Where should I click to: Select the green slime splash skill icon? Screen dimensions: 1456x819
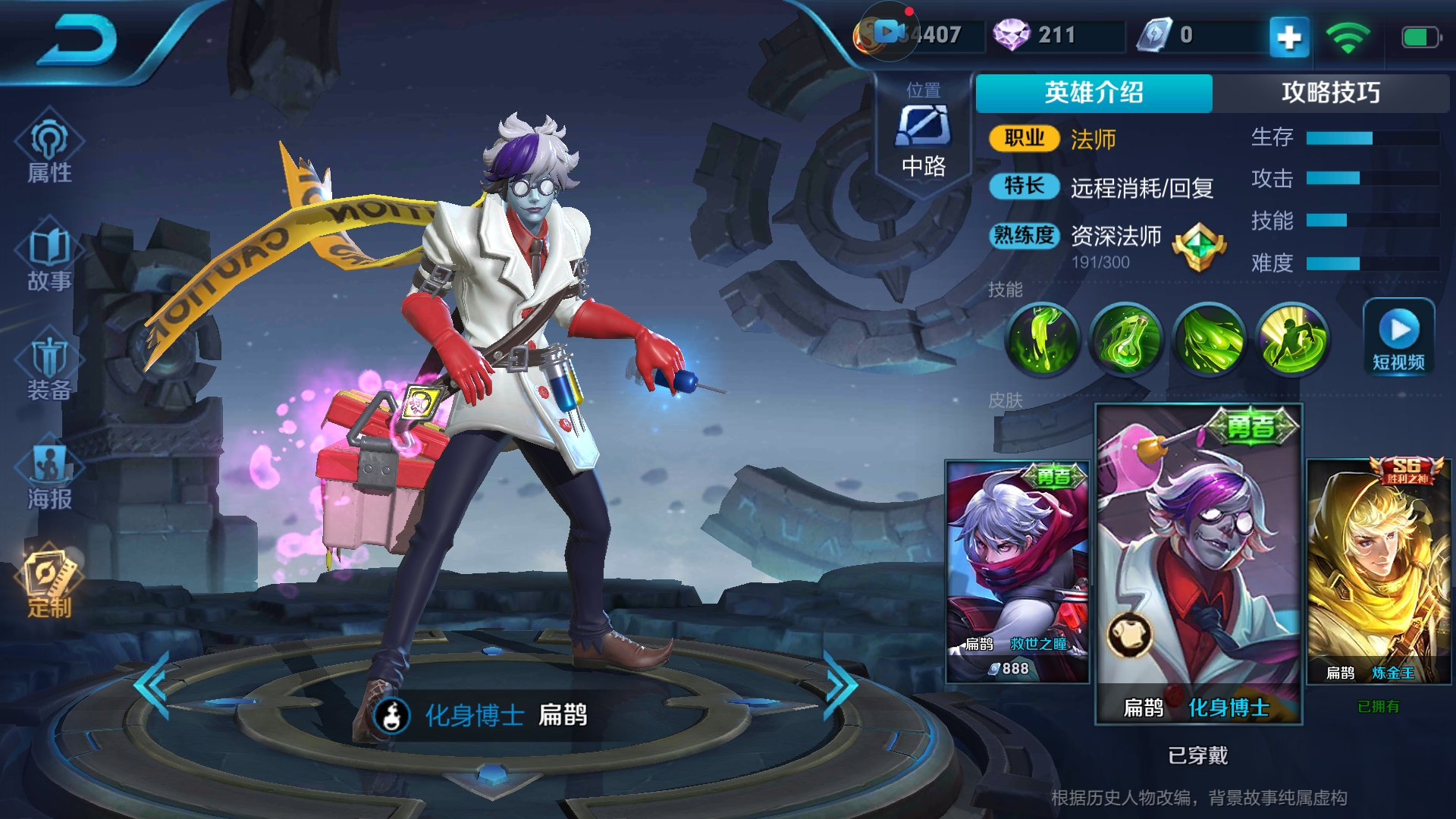tap(1043, 339)
